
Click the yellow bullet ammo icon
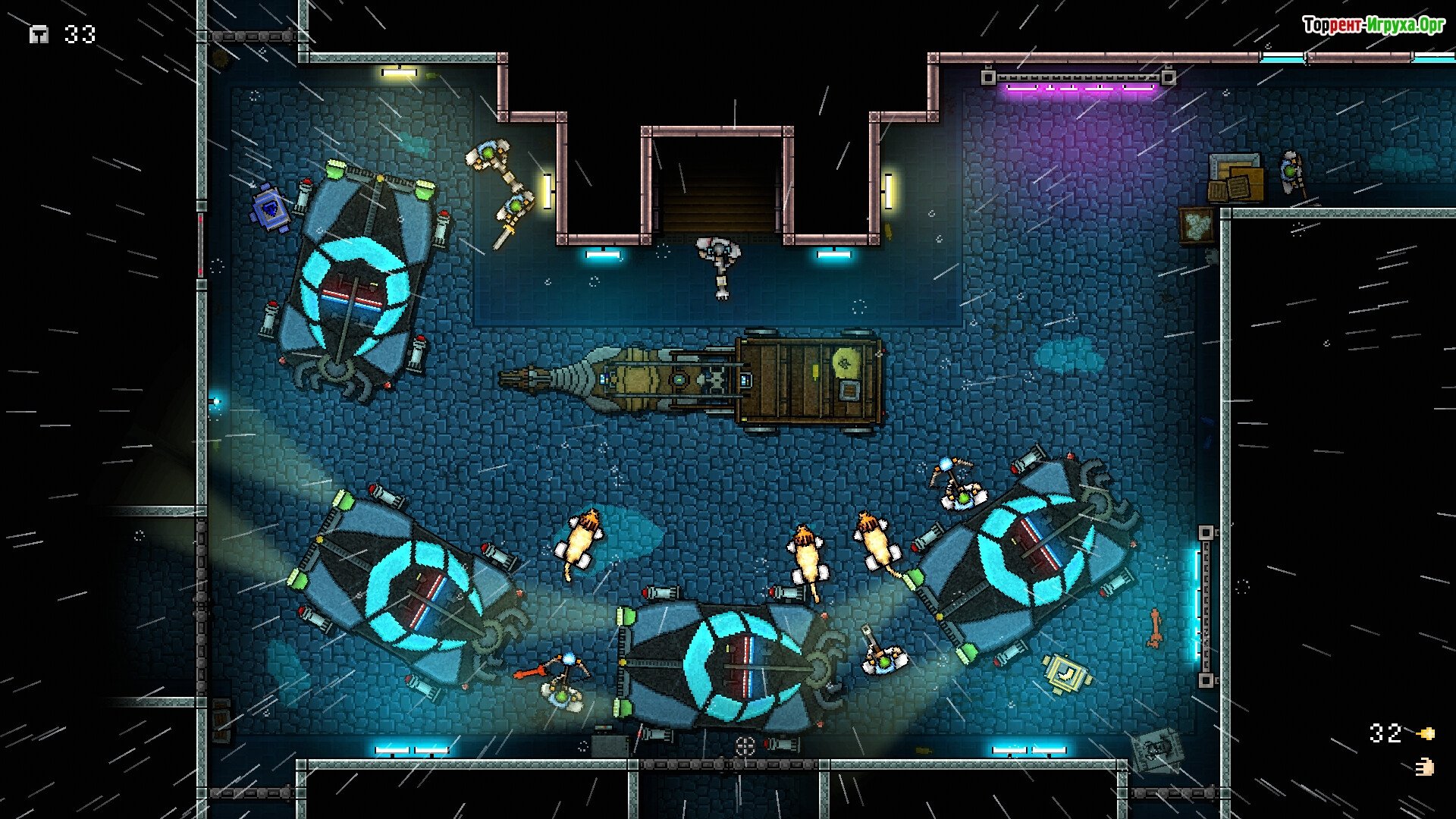1426,733
